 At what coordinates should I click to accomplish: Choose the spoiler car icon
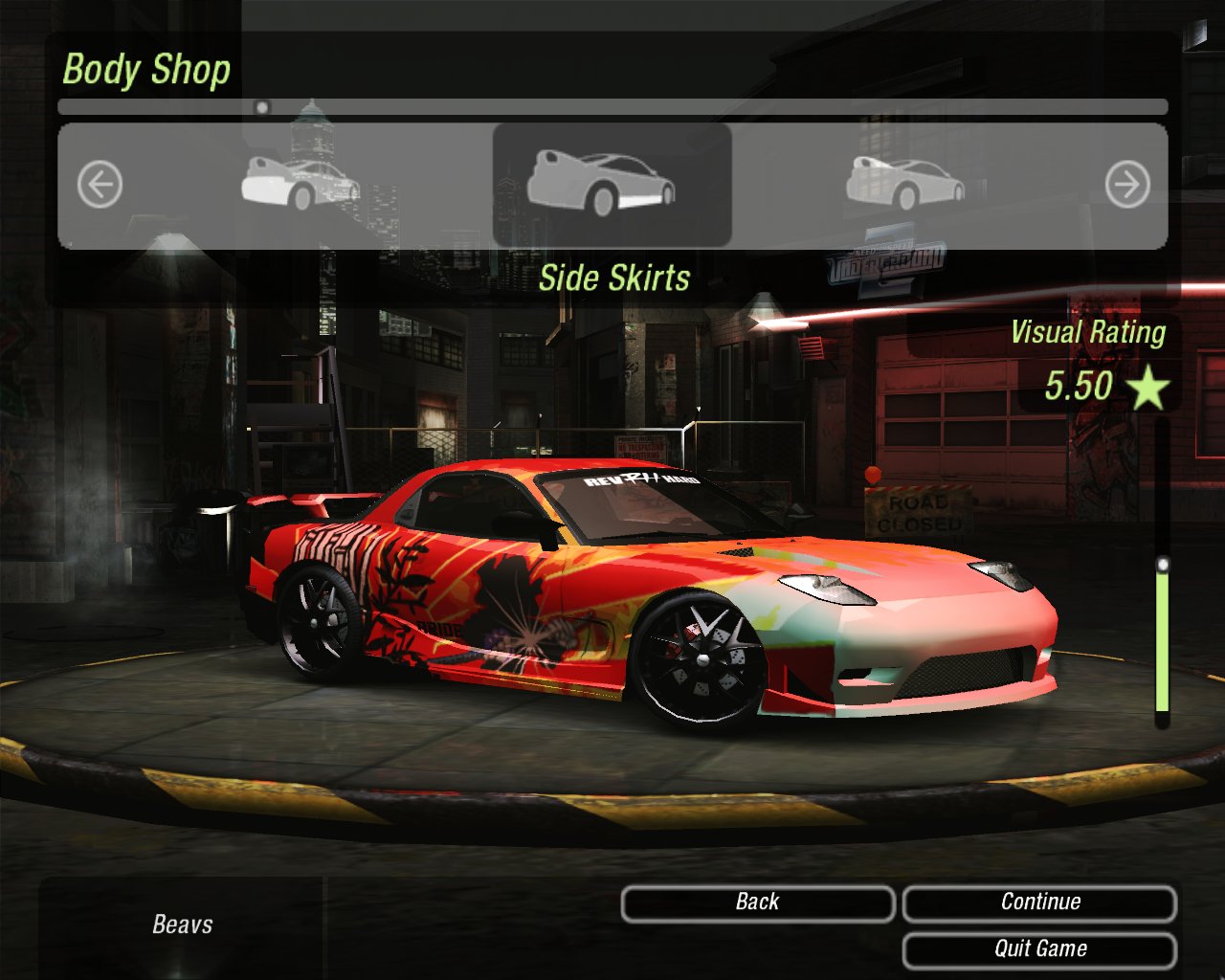(904, 182)
